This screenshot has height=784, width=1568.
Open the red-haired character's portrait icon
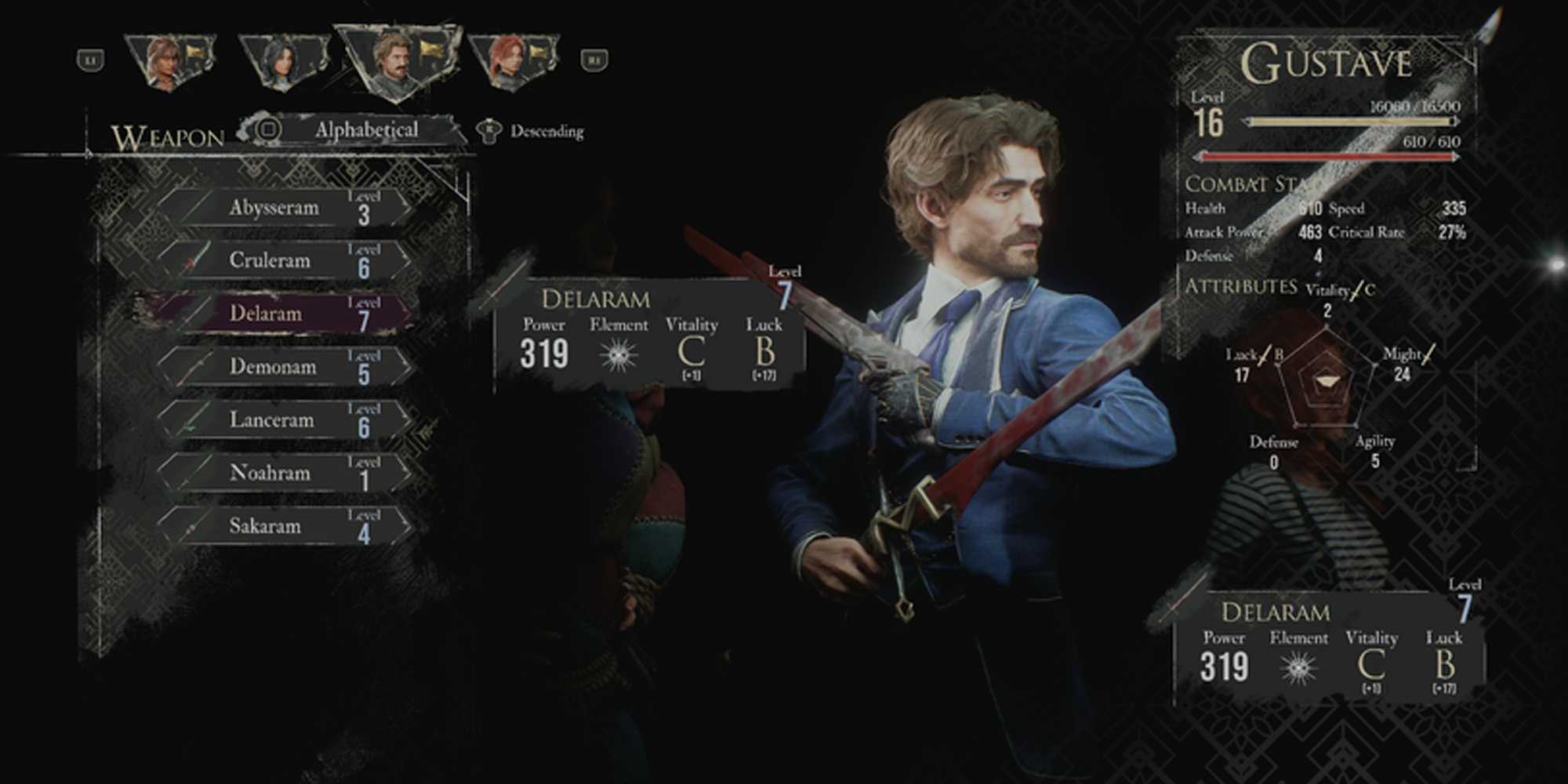pos(510,59)
